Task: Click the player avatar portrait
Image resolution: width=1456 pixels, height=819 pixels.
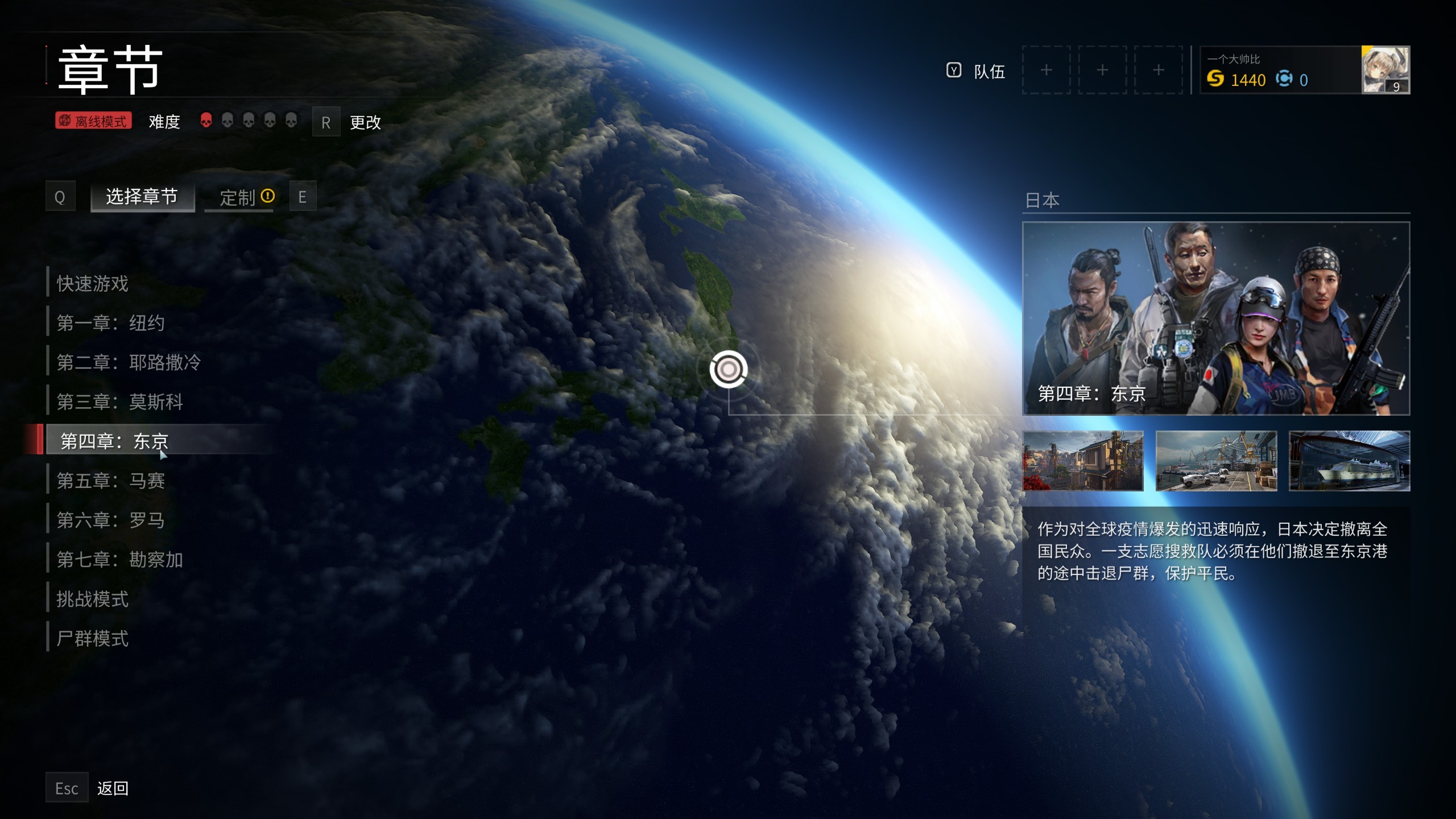Action: point(1385,70)
